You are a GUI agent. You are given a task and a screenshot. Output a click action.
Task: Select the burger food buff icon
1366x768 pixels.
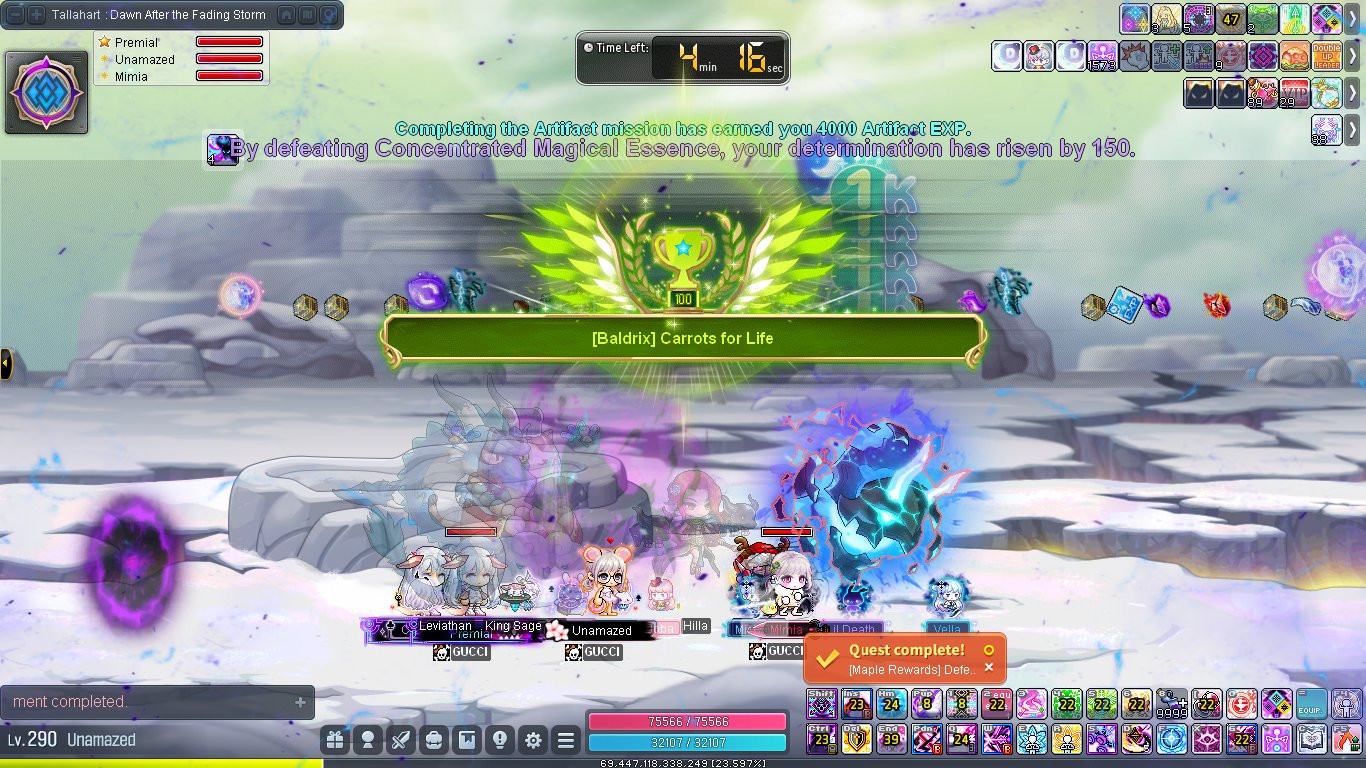1295,56
